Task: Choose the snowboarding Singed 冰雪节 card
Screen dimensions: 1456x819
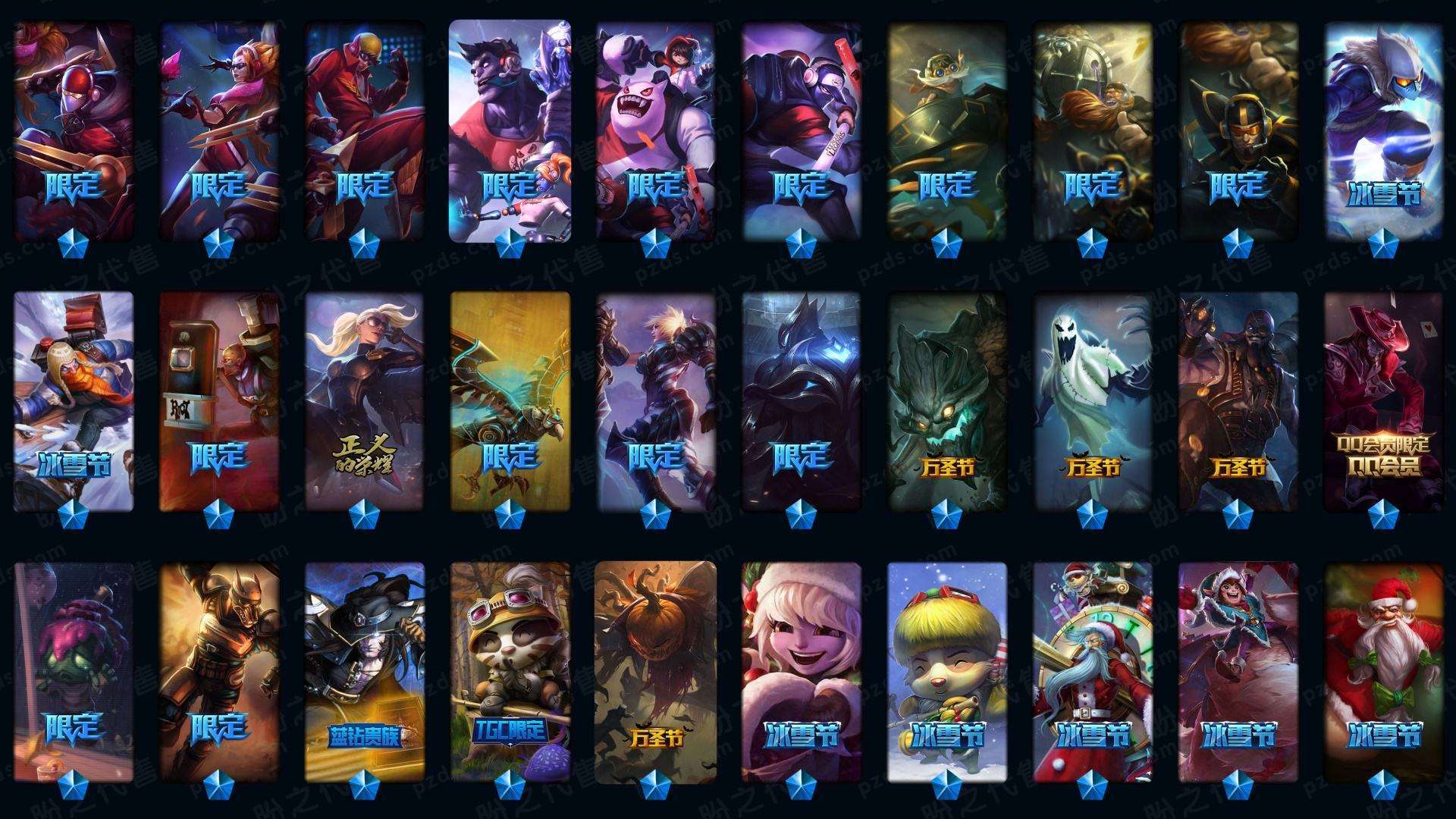Action: 74,400
